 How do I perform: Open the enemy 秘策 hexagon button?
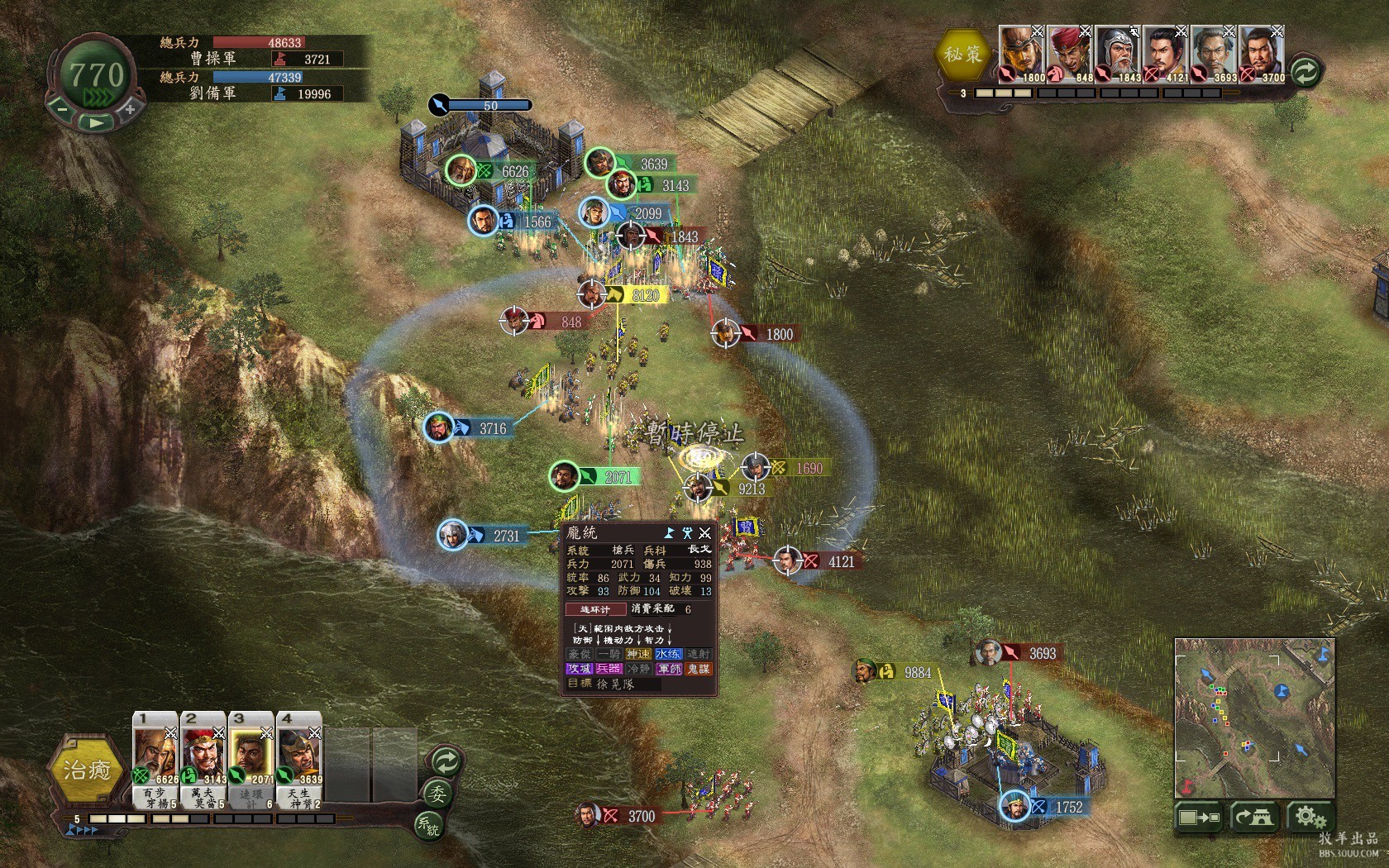pos(963,55)
